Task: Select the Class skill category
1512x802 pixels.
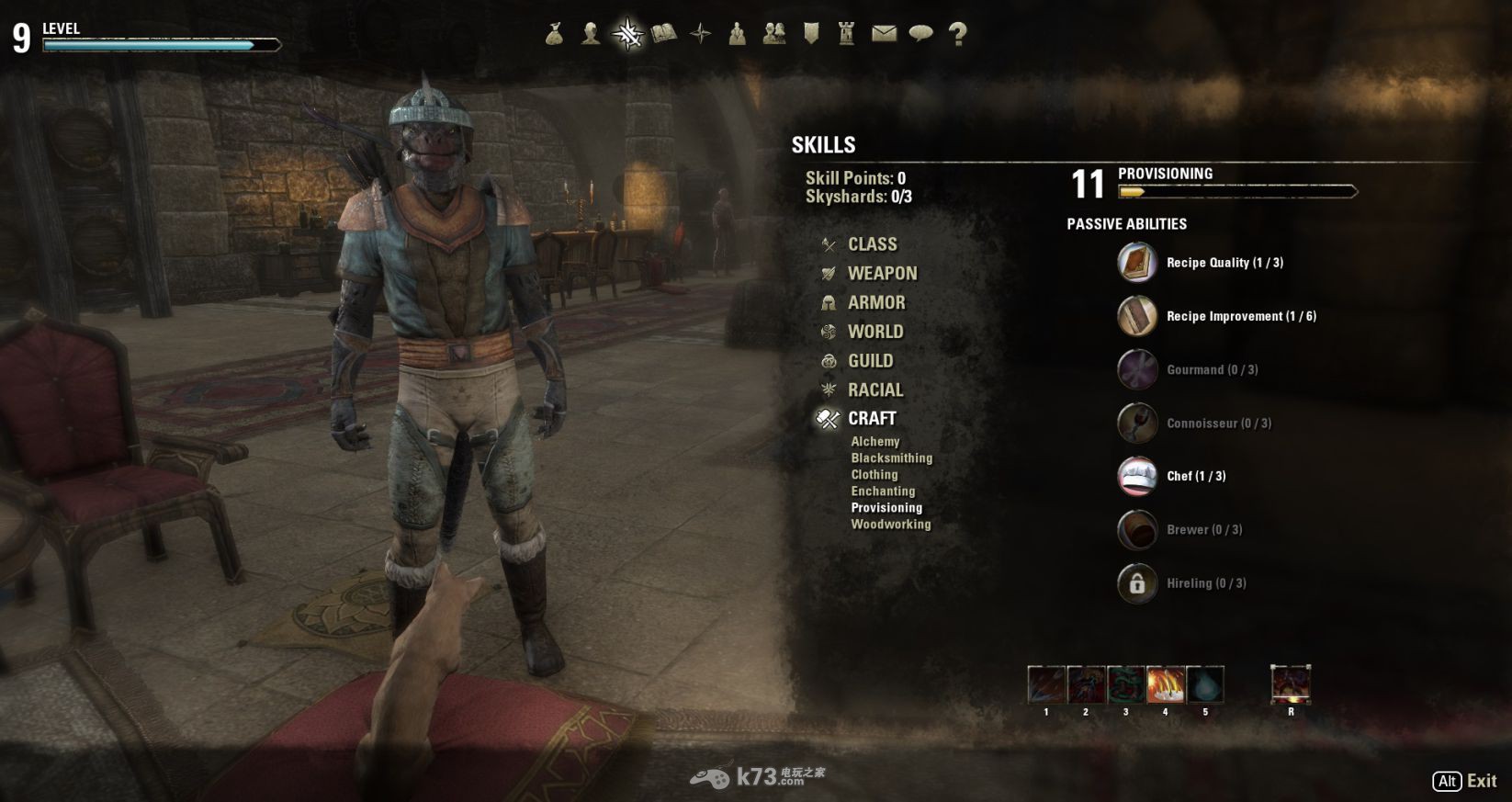Action: [x=872, y=244]
